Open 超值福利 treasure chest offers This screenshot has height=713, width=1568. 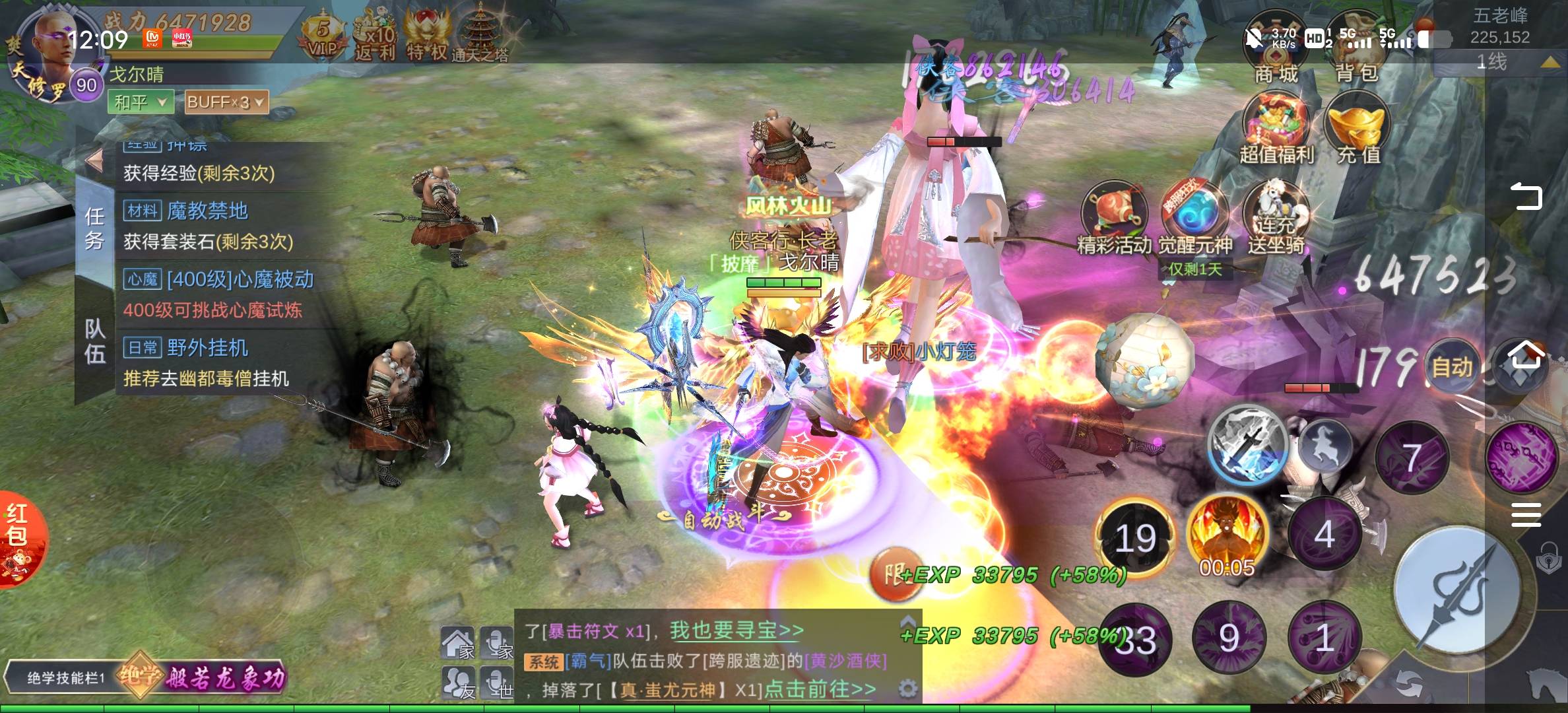coord(1276,129)
